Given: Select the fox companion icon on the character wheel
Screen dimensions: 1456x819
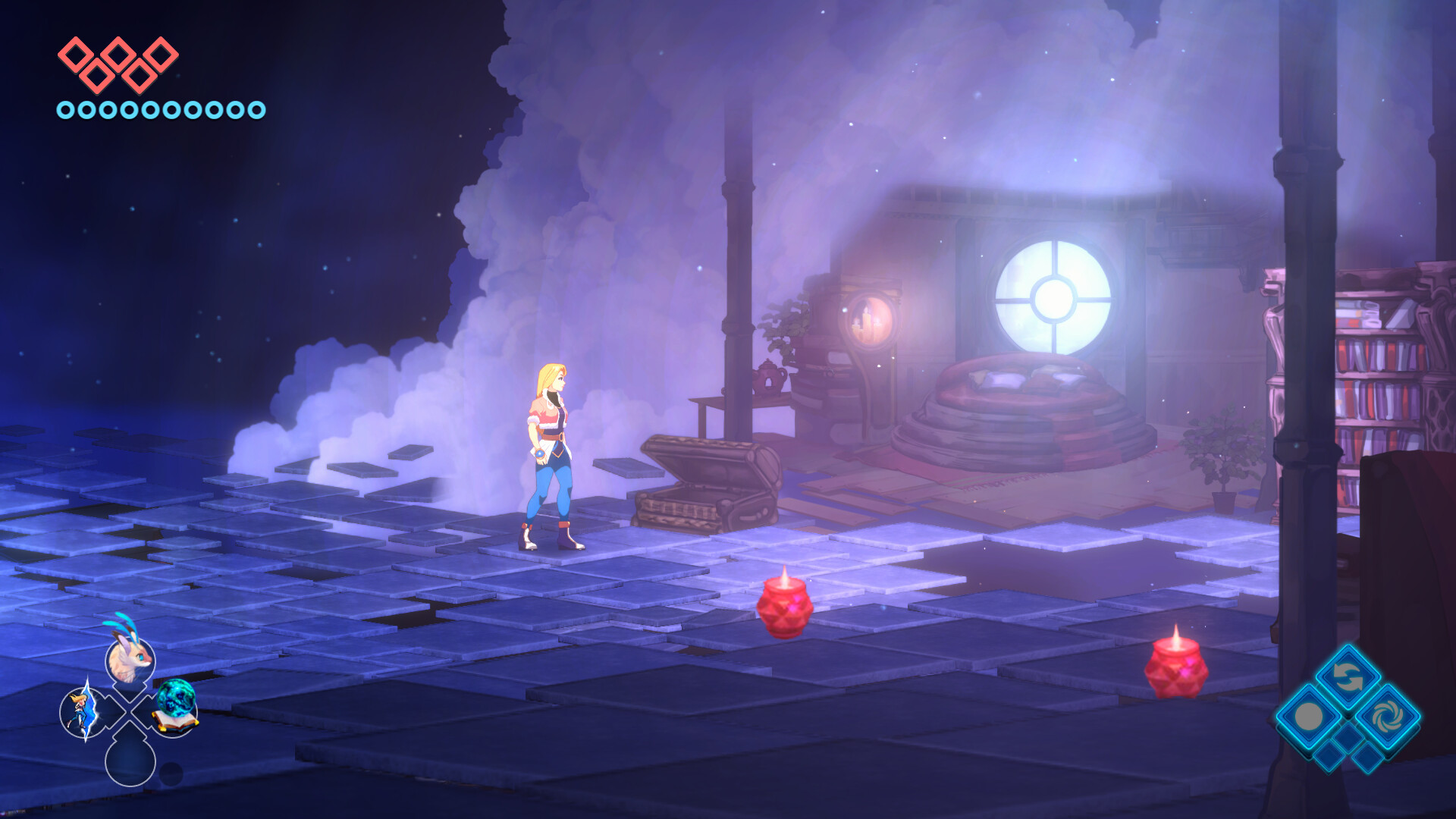Looking at the screenshot, I should coord(129,660).
